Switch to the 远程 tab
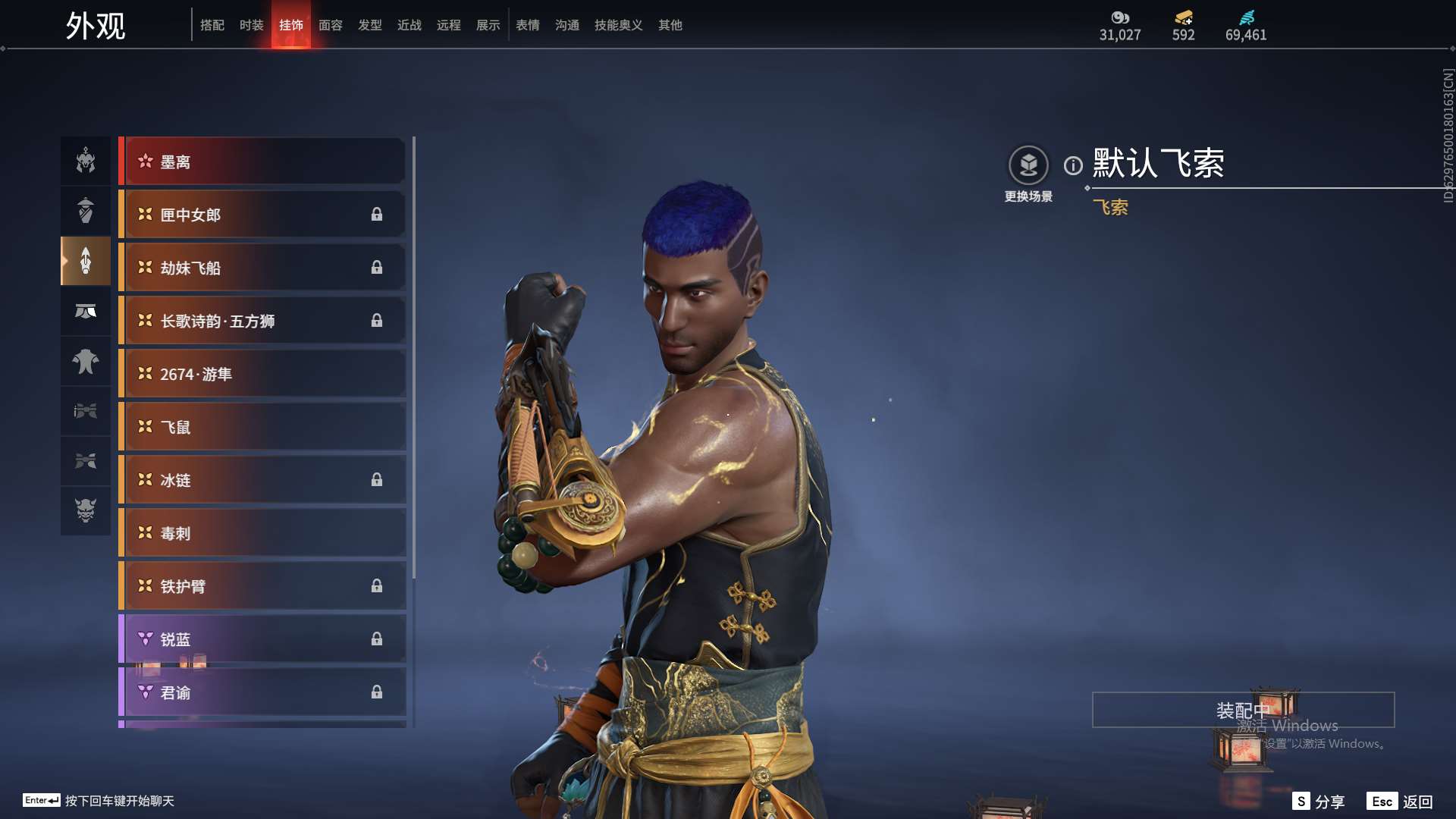 click(x=448, y=25)
